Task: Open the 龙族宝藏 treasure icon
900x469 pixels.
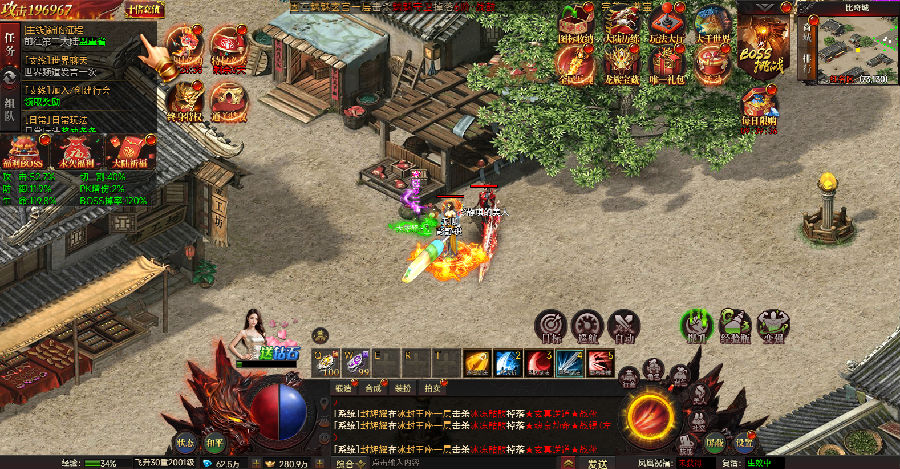Action: click(623, 67)
